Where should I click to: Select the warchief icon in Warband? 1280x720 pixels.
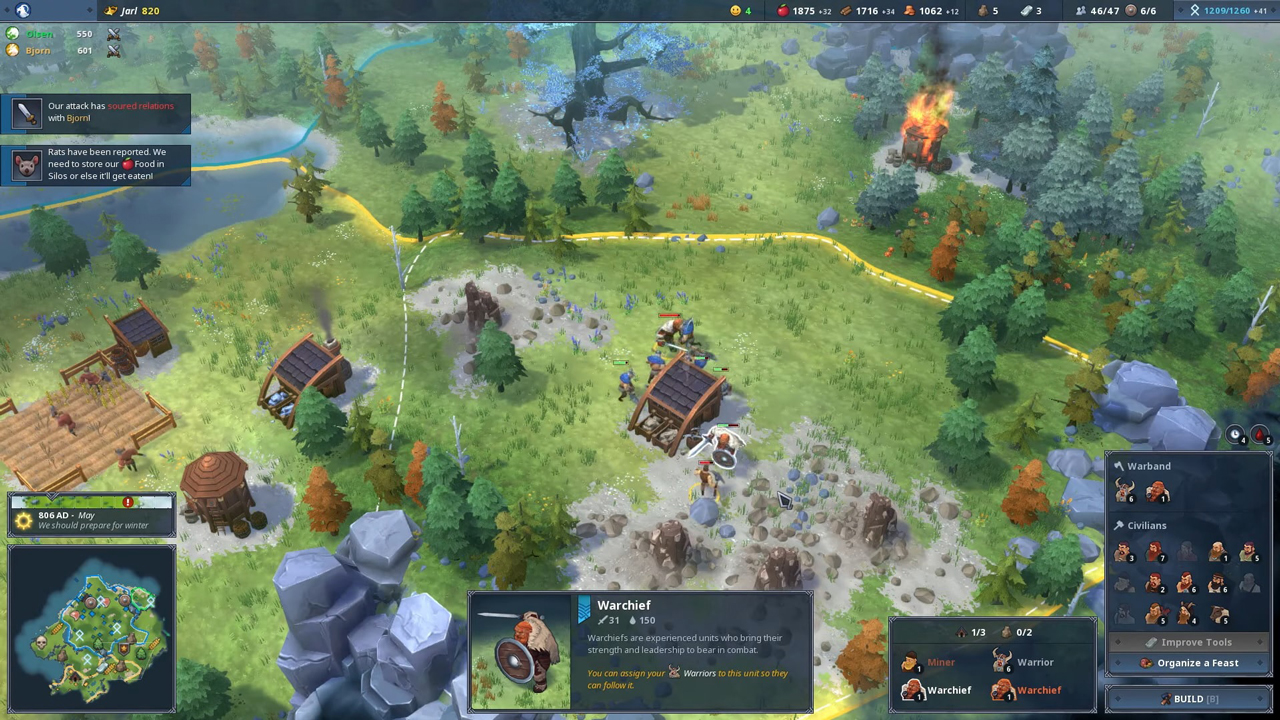point(1157,491)
